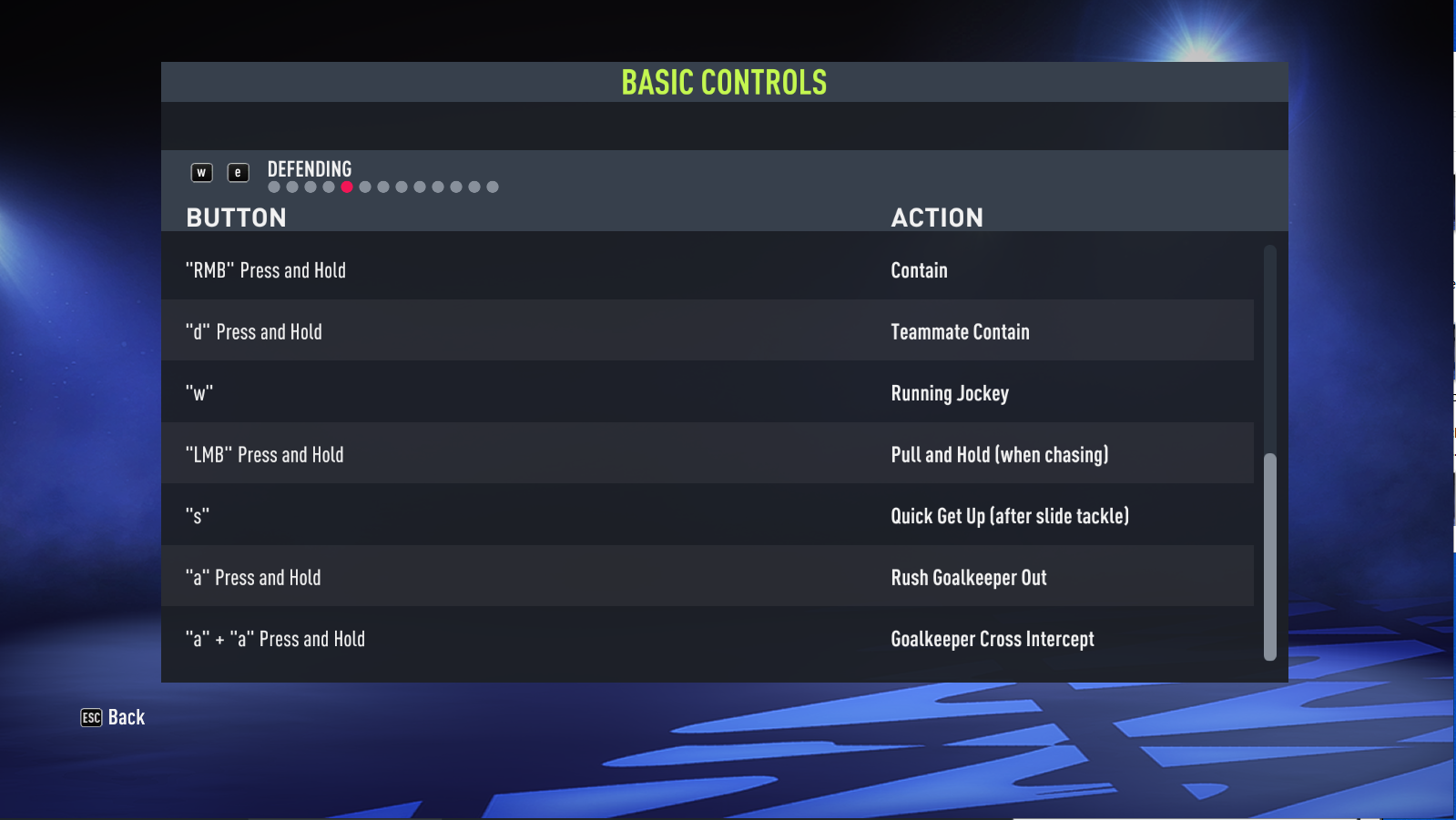Image resolution: width=1456 pixels, height=820 pixels.
Task: Click the BUTTON column header
Action: (236, 218)
